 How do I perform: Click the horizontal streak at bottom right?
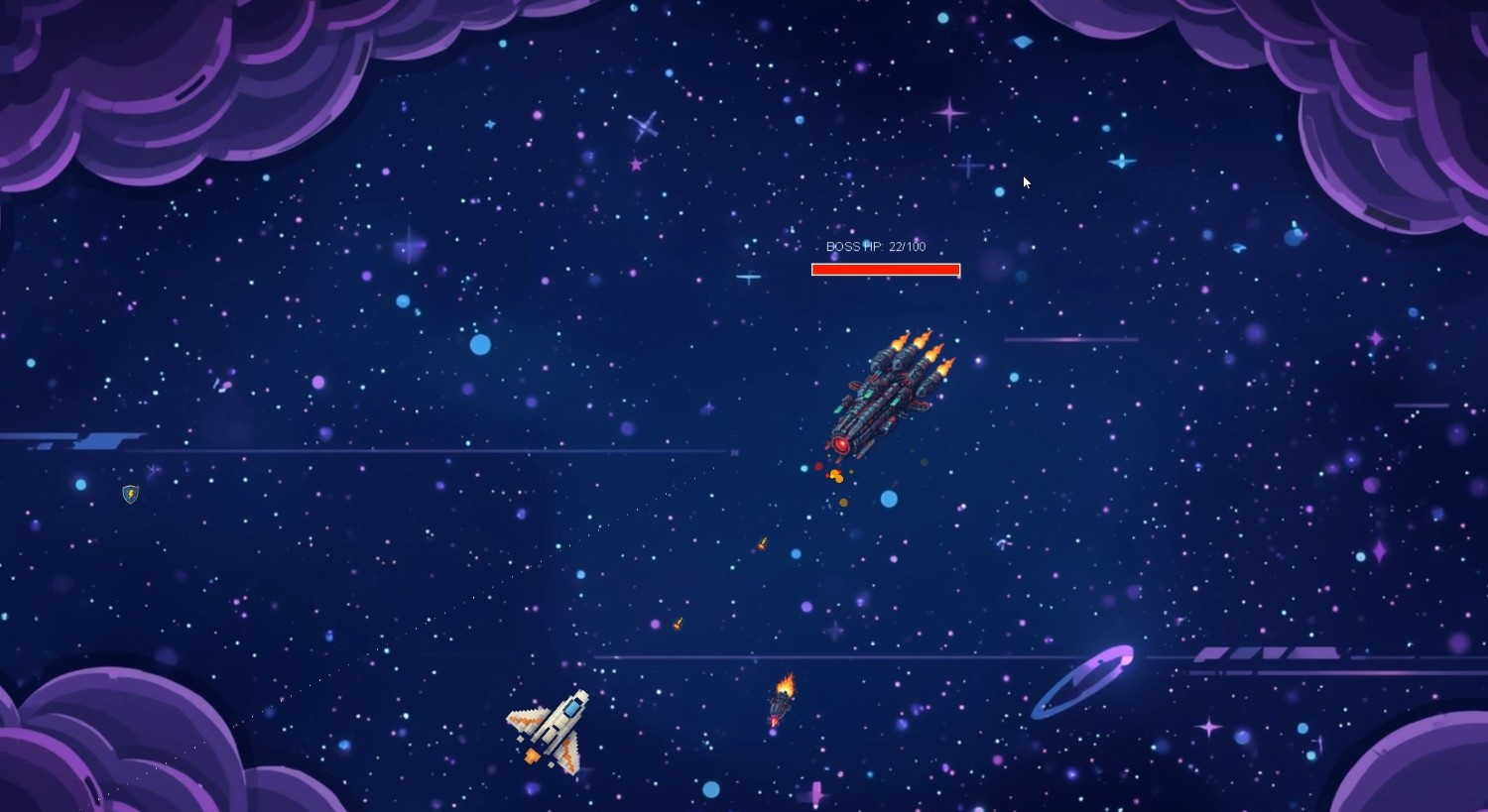pyautogui.click(x=1270, y=654)
